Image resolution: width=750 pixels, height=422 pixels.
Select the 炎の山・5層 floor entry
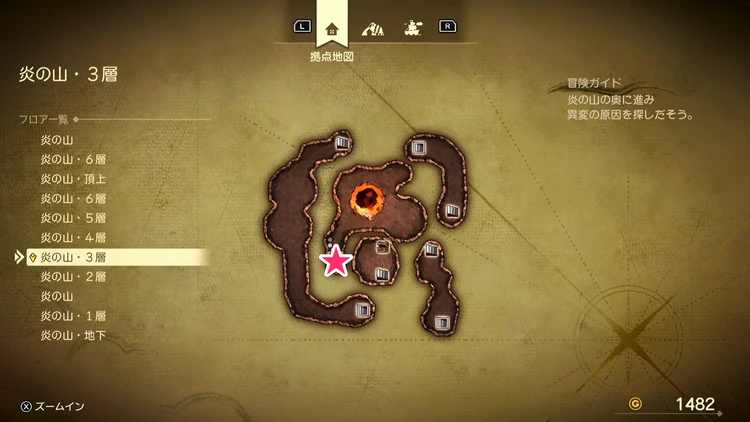(x=74, y=218)
